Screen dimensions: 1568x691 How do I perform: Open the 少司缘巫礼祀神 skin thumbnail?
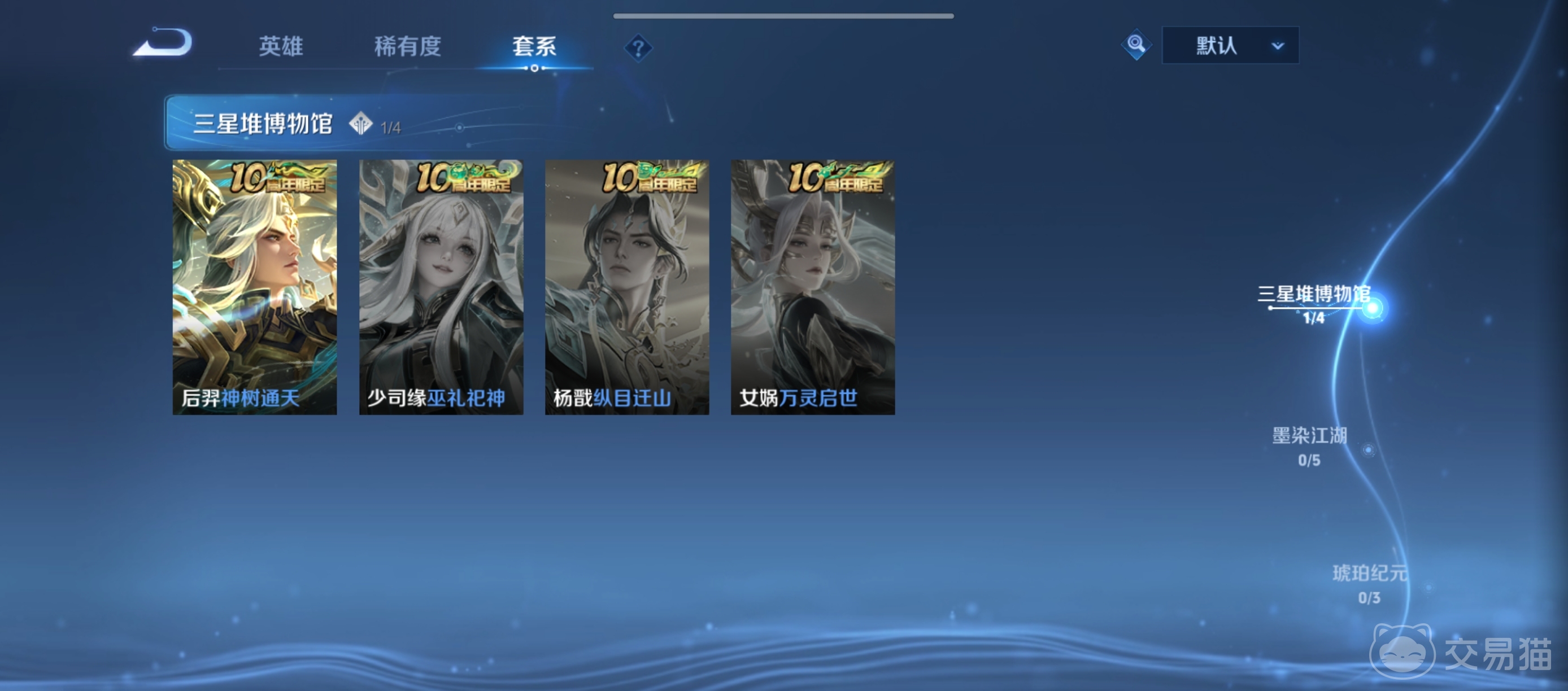[441, 286]
